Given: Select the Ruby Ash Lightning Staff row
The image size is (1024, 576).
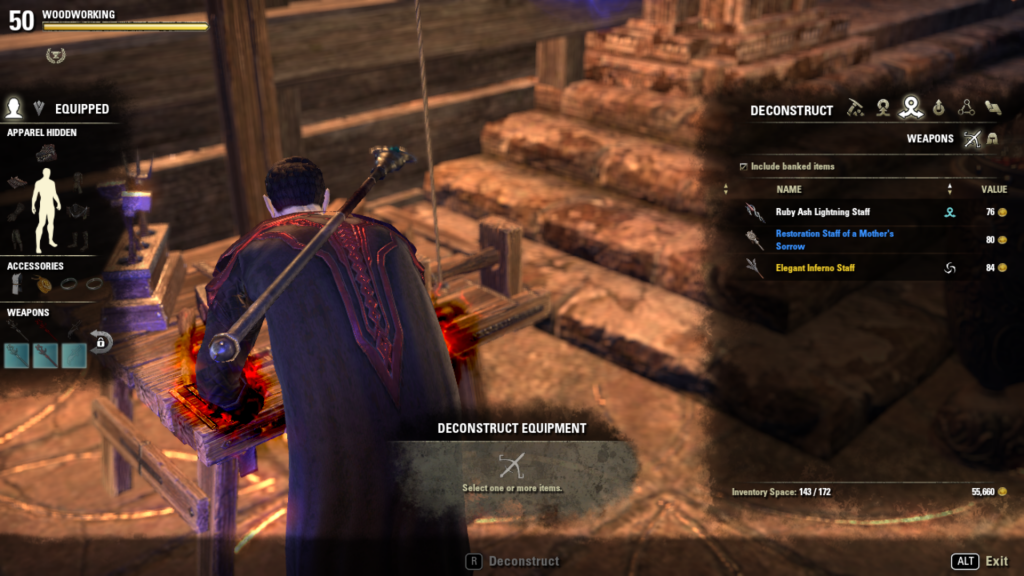Looking at the screenshot, I should click(825, 212).
